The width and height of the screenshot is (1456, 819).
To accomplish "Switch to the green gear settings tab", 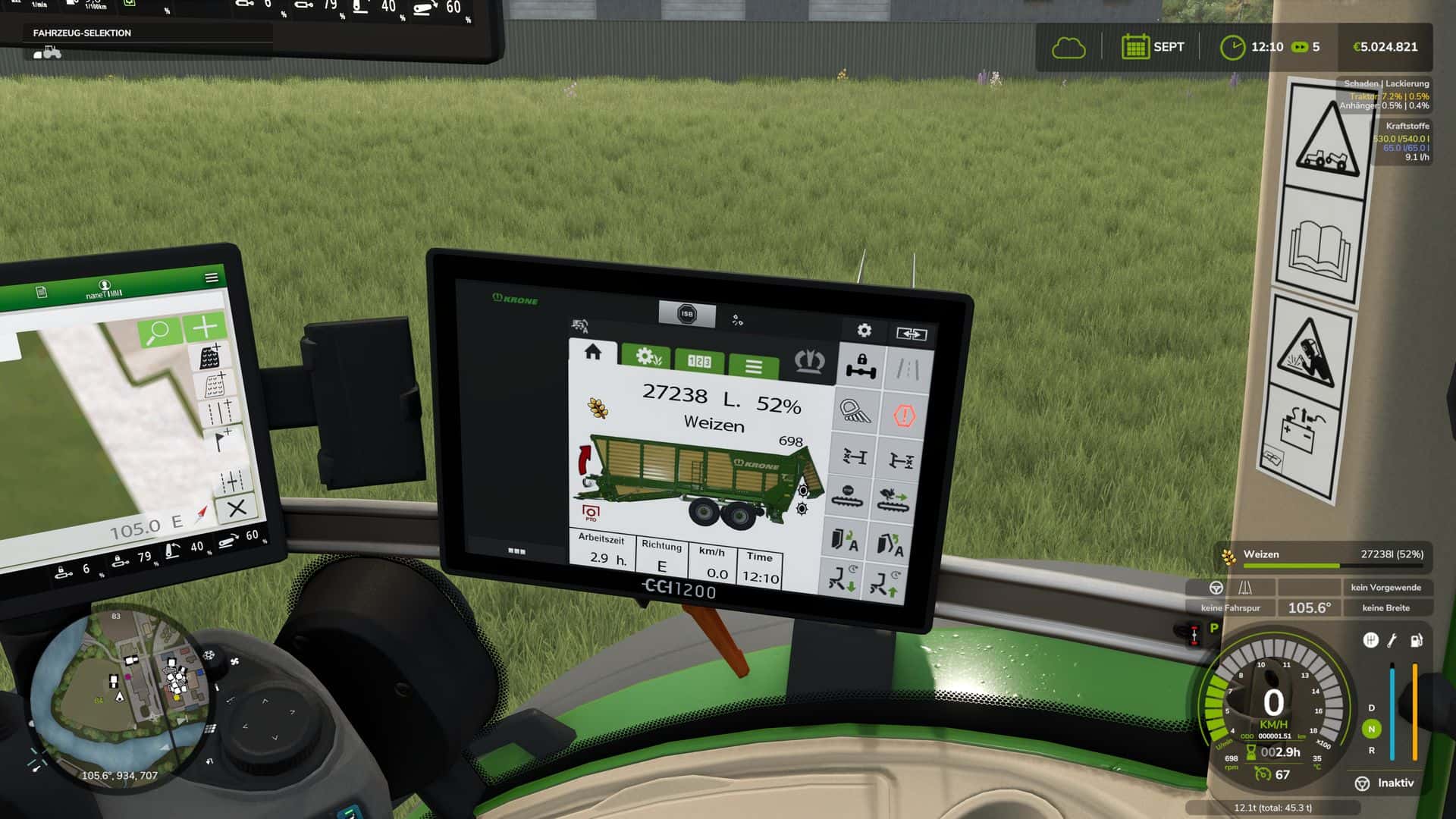I will pos(646,356).
